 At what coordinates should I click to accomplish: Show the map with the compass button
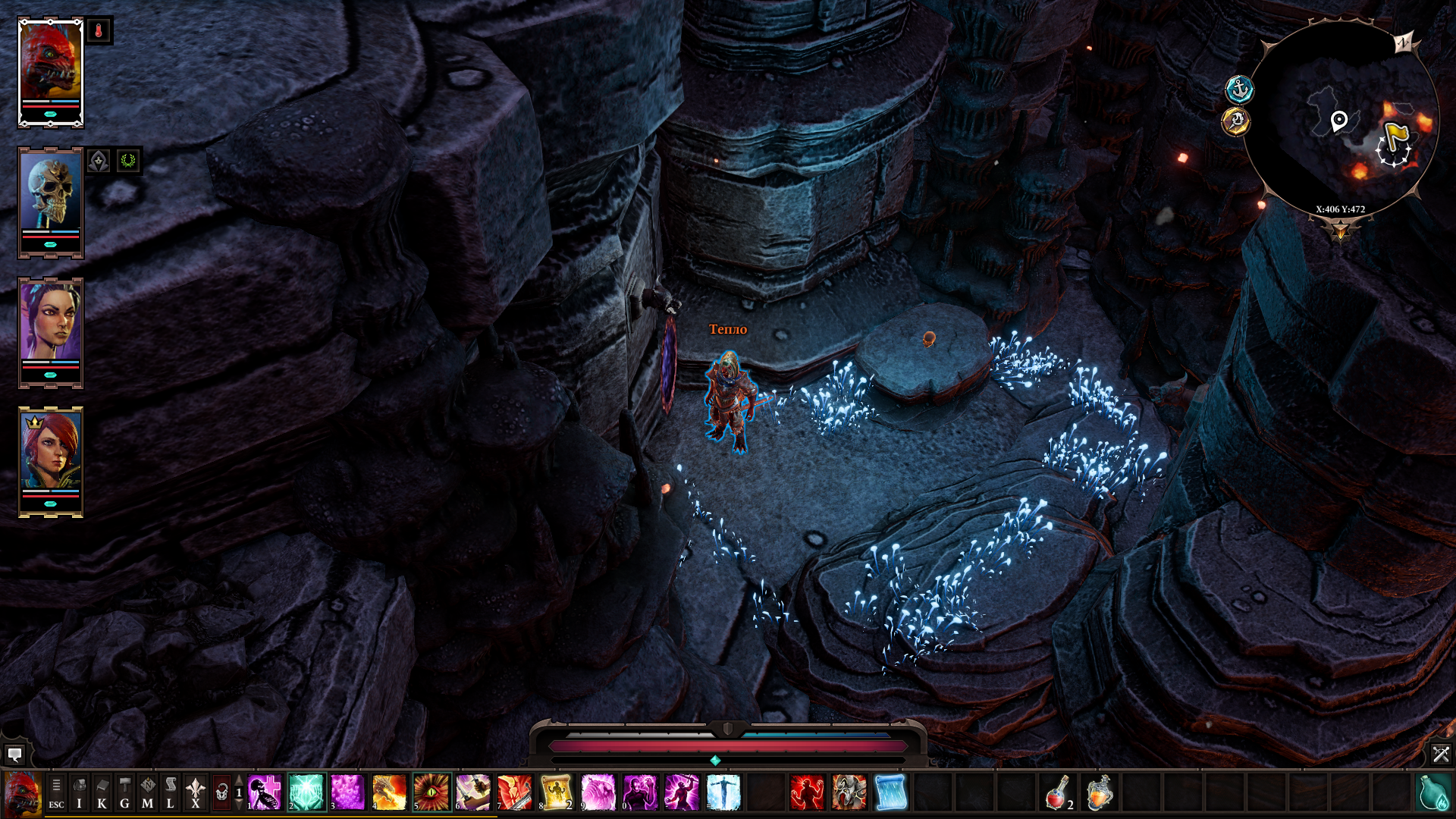(x=147, y=793)
